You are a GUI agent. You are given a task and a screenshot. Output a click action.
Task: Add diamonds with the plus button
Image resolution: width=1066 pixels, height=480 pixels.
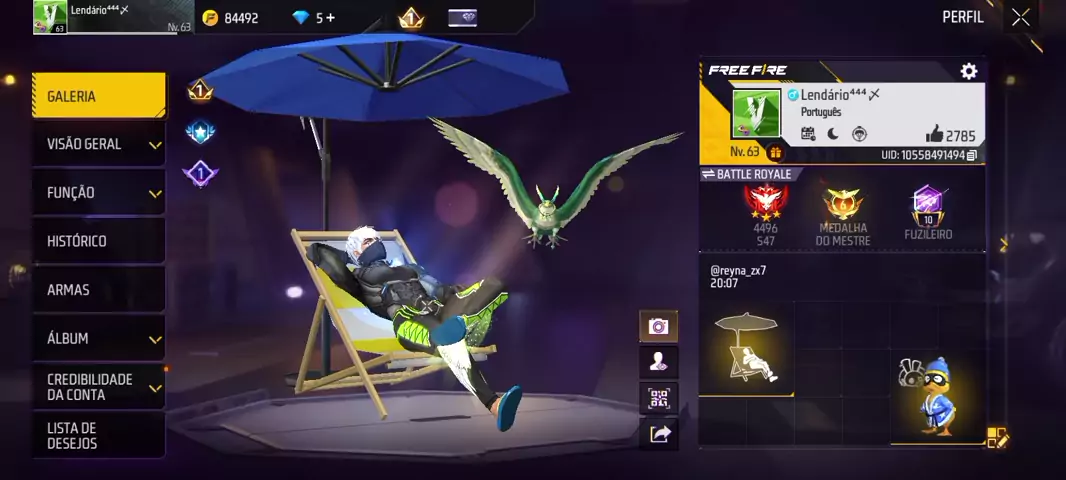pos(331,18)
